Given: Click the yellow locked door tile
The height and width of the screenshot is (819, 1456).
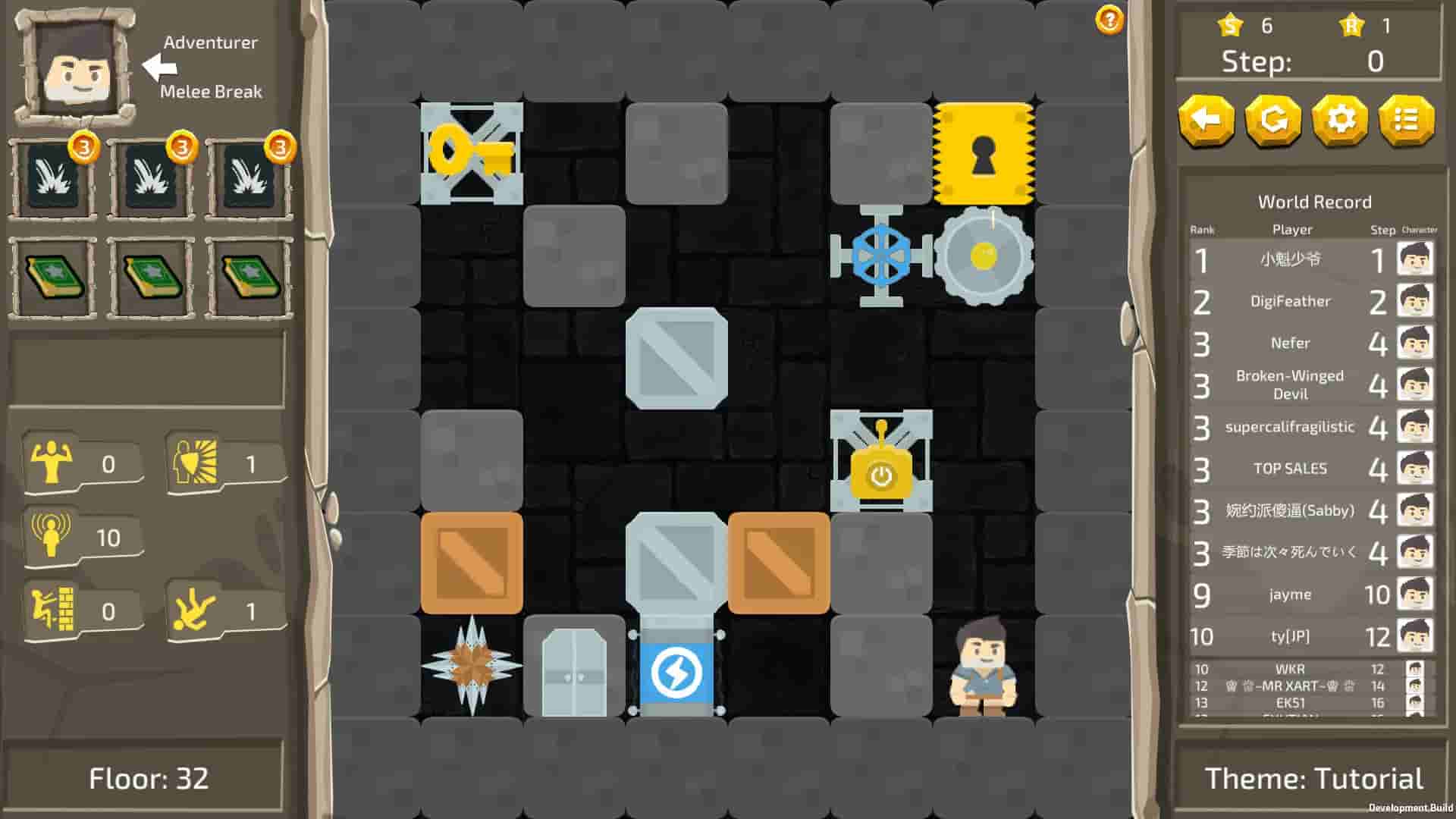Looking at the screenshot, I should [x=984, y=152].
